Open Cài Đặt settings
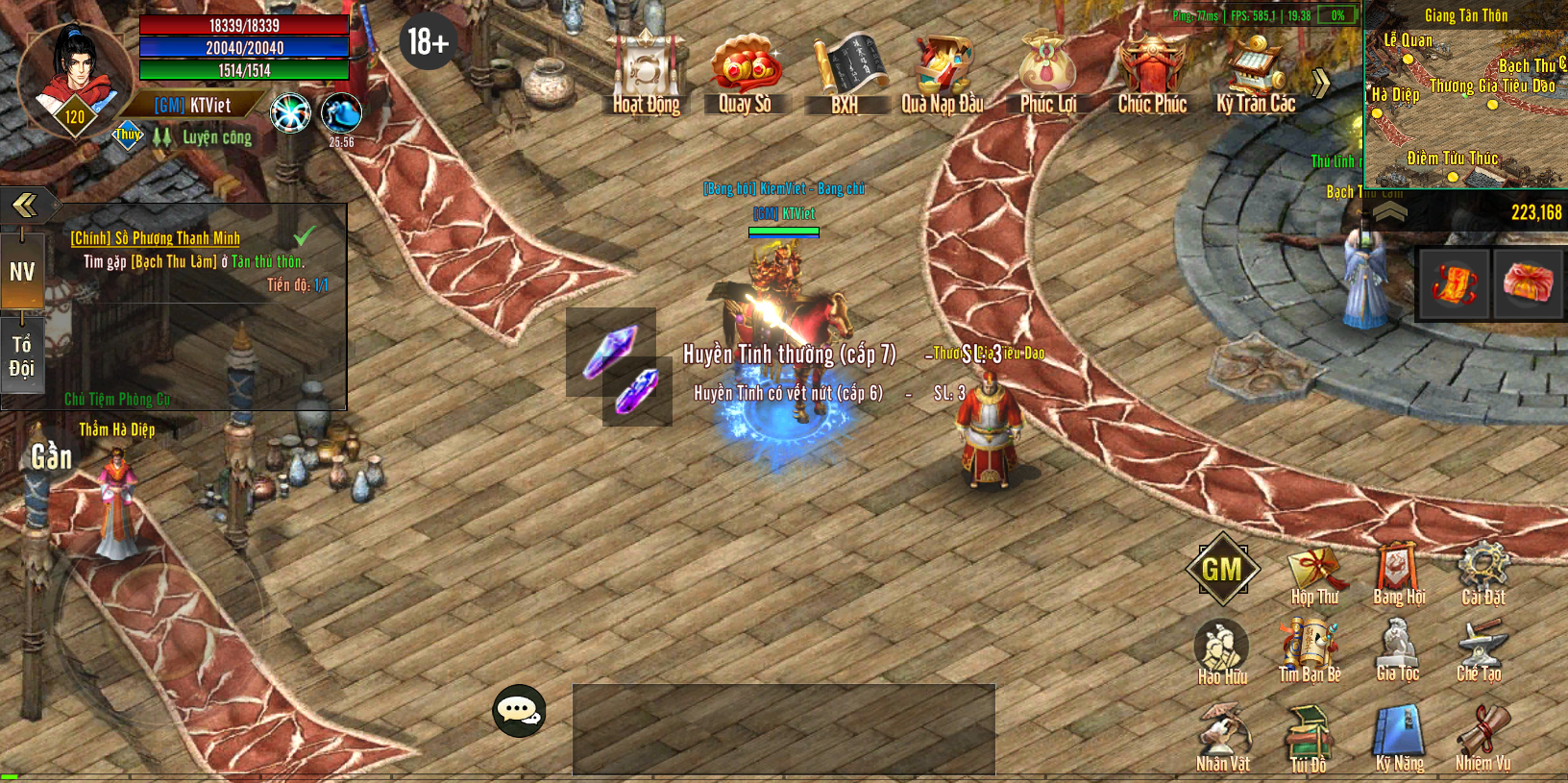1568x783 pixels. (1482, 574)
